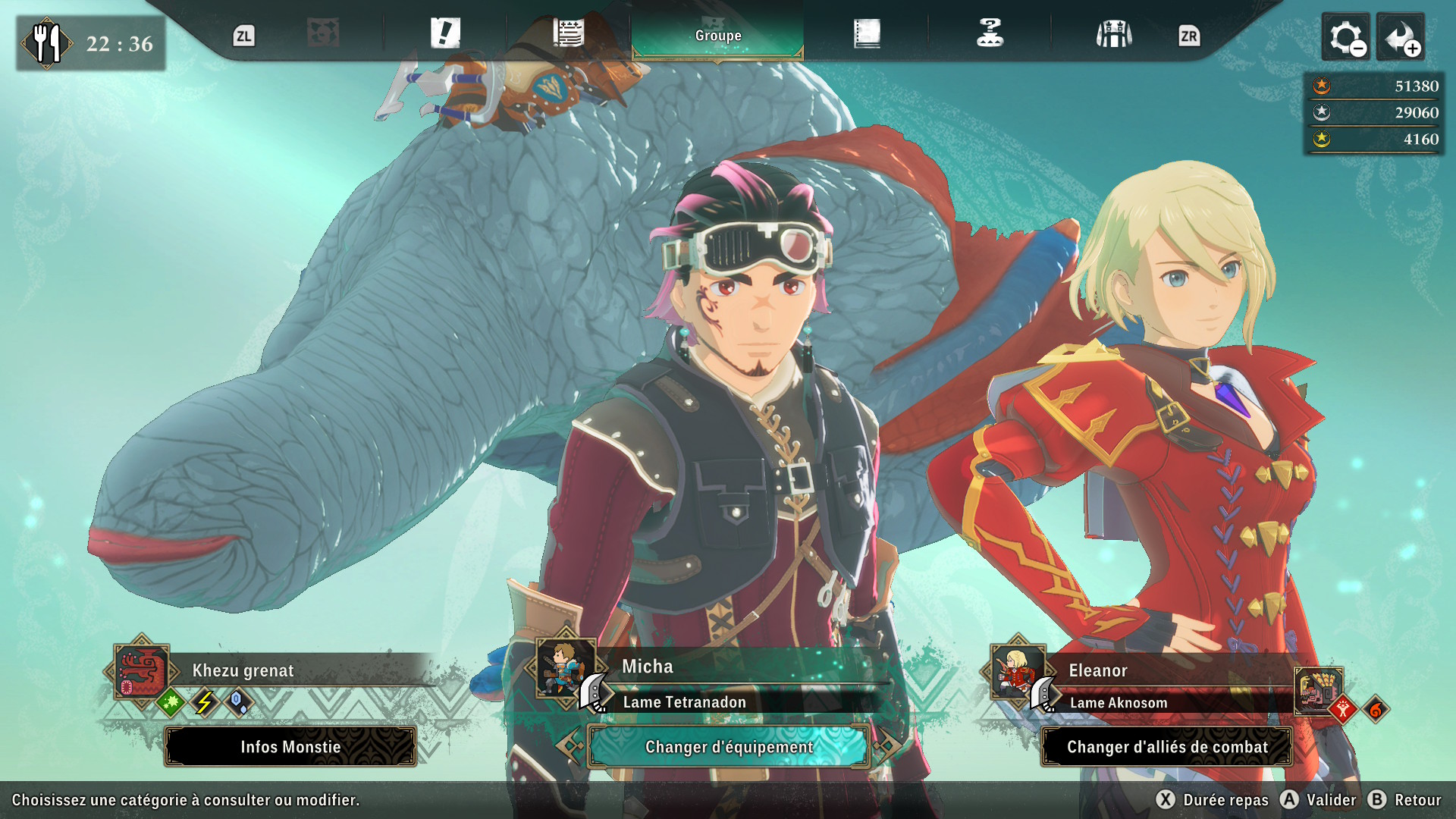Choose Changer d'alliés de combat
Viewport: 1456px width, 819px height.
click(1167, 747)
